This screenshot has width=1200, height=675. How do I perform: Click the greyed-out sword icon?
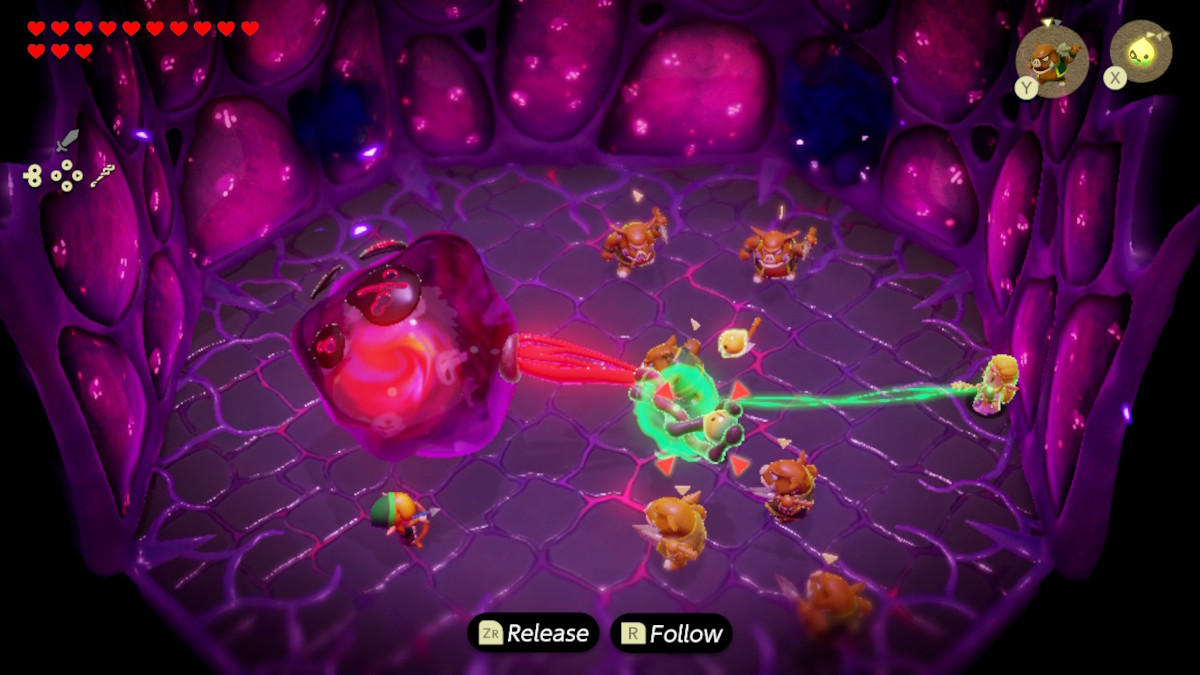[67, 140]
